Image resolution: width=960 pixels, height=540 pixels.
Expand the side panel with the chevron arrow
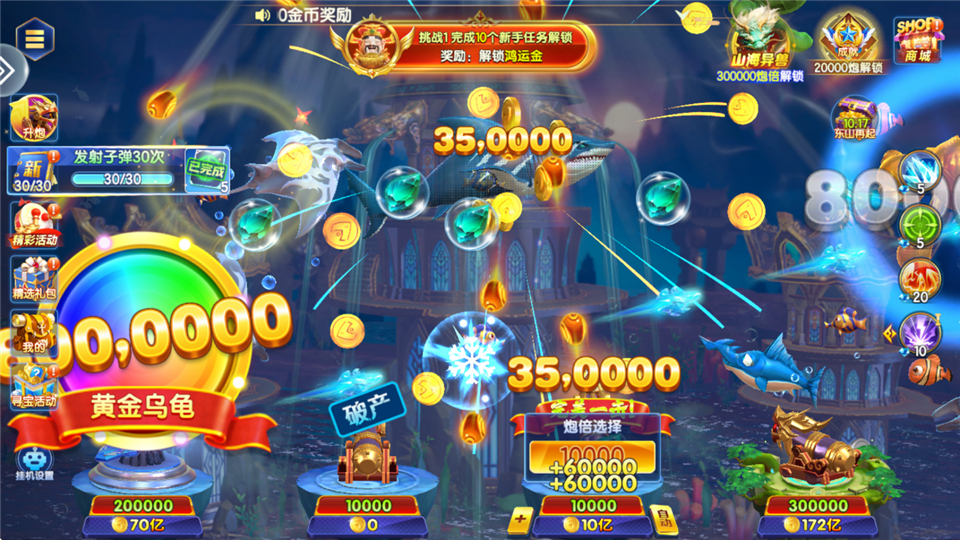(5, 68)
